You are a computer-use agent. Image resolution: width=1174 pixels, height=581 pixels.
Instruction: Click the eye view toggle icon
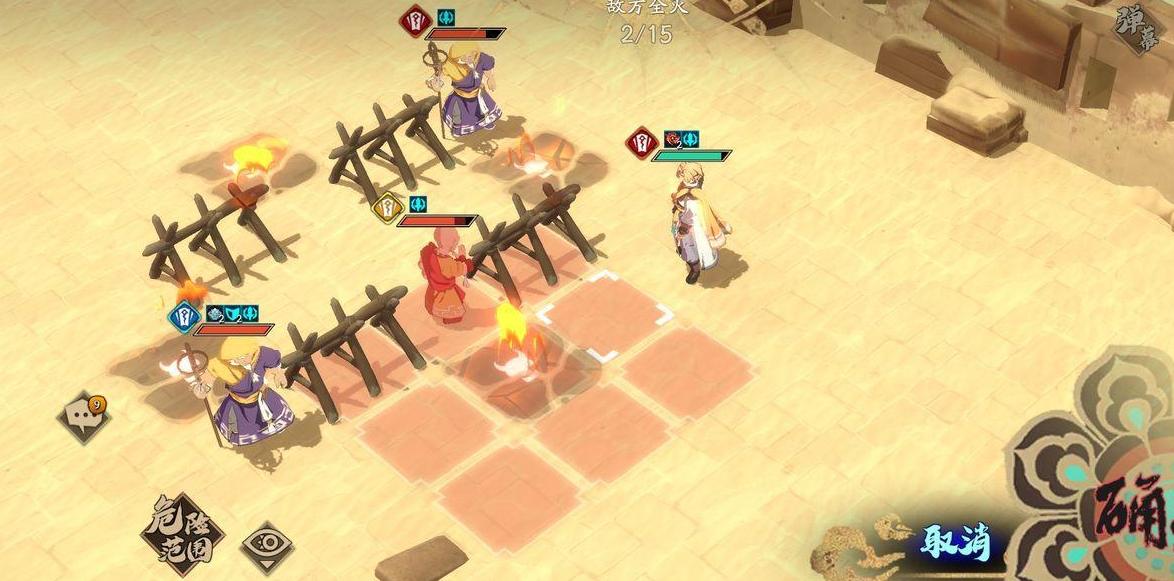click(x=268, y=544)
